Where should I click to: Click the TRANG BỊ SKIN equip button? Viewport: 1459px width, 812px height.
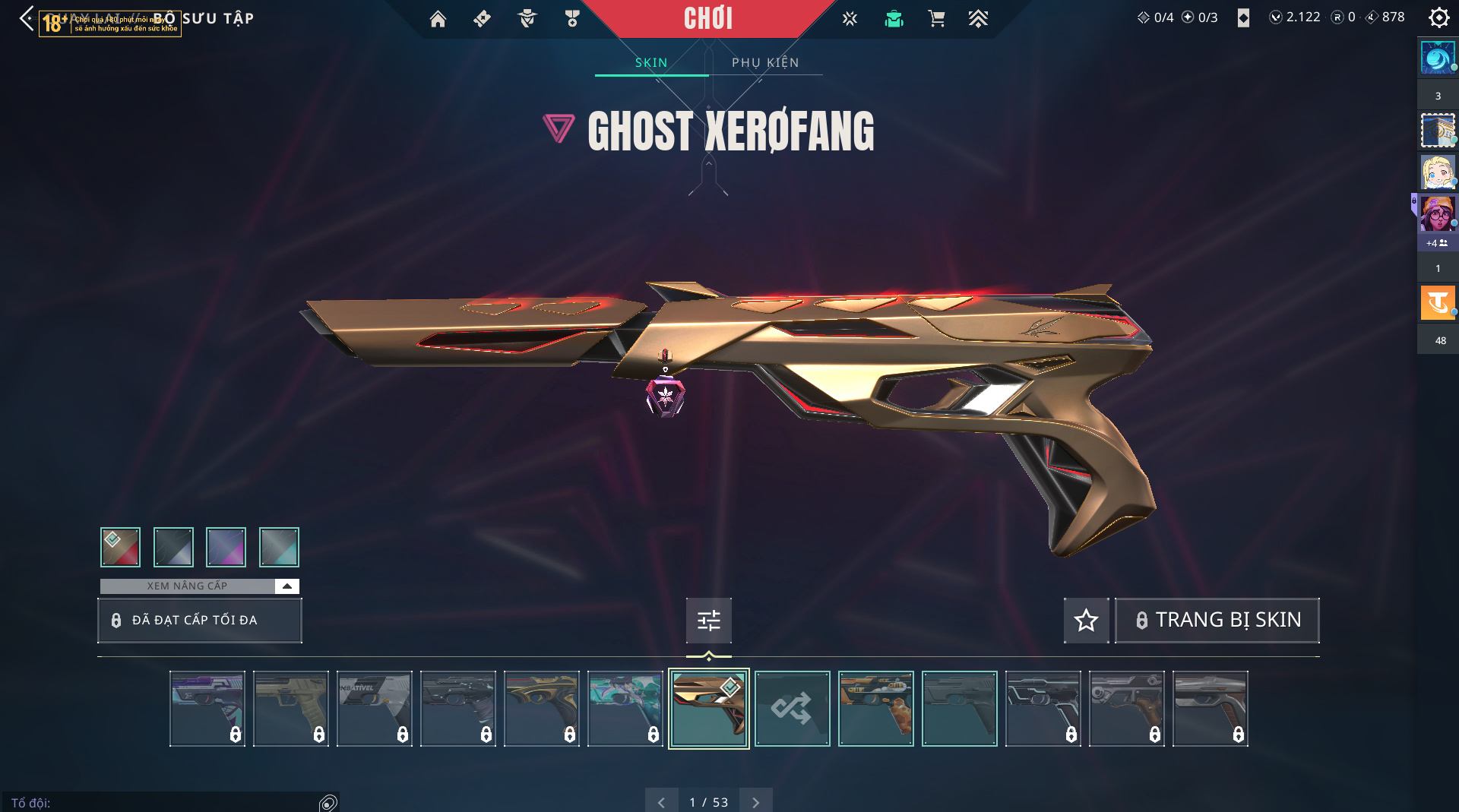(1217, 621)
